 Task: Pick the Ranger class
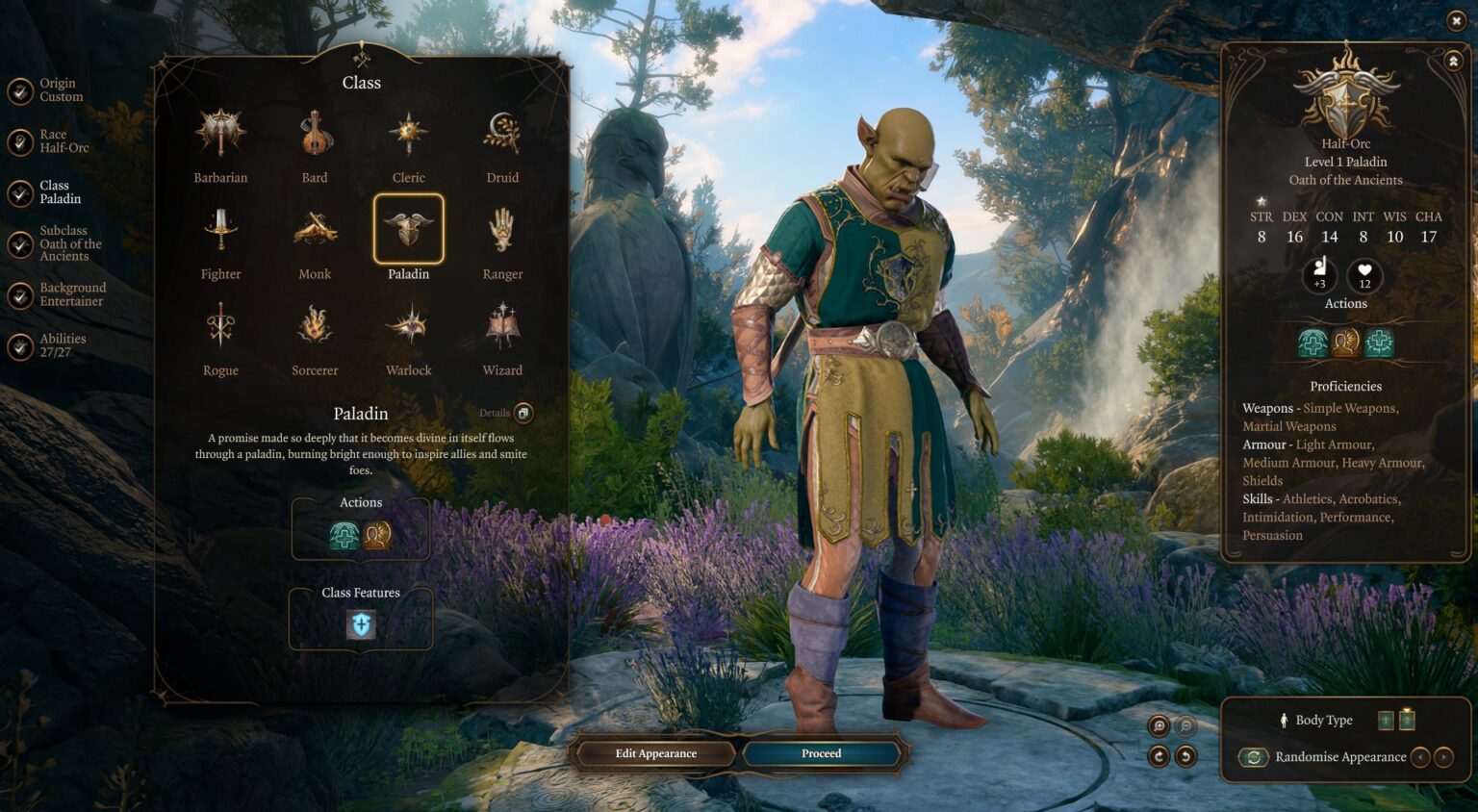[x=502, y=231]
